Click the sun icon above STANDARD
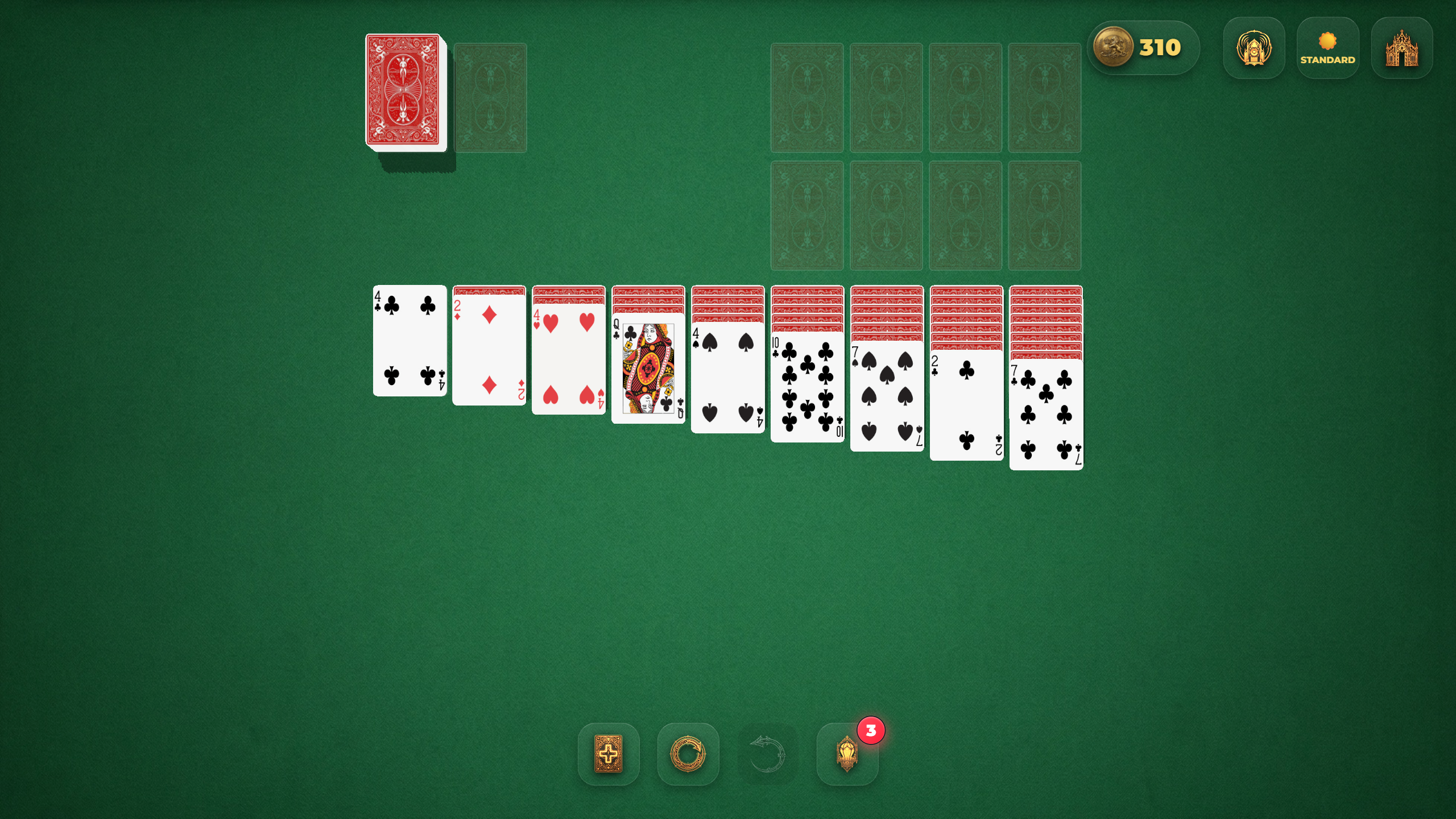Image resolution: width=1456 pixels, height=819 pixels. tap(1327, 40)
